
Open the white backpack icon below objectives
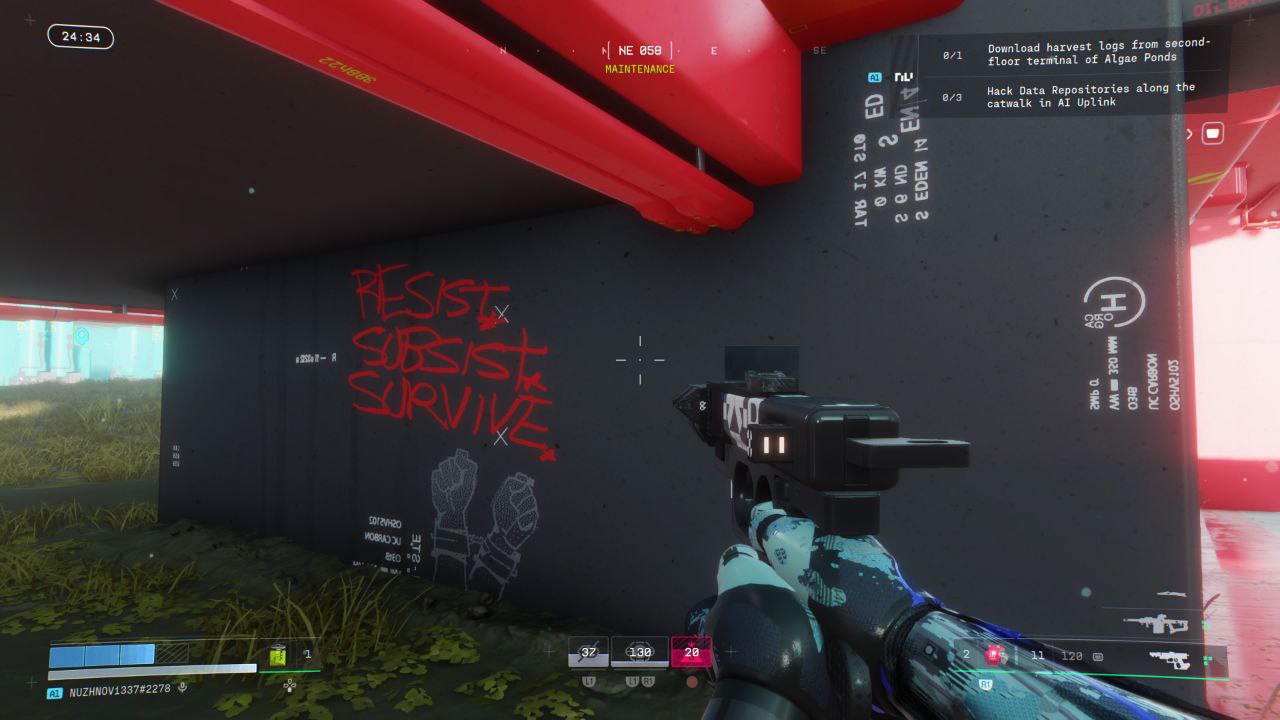pos(1213,132)
